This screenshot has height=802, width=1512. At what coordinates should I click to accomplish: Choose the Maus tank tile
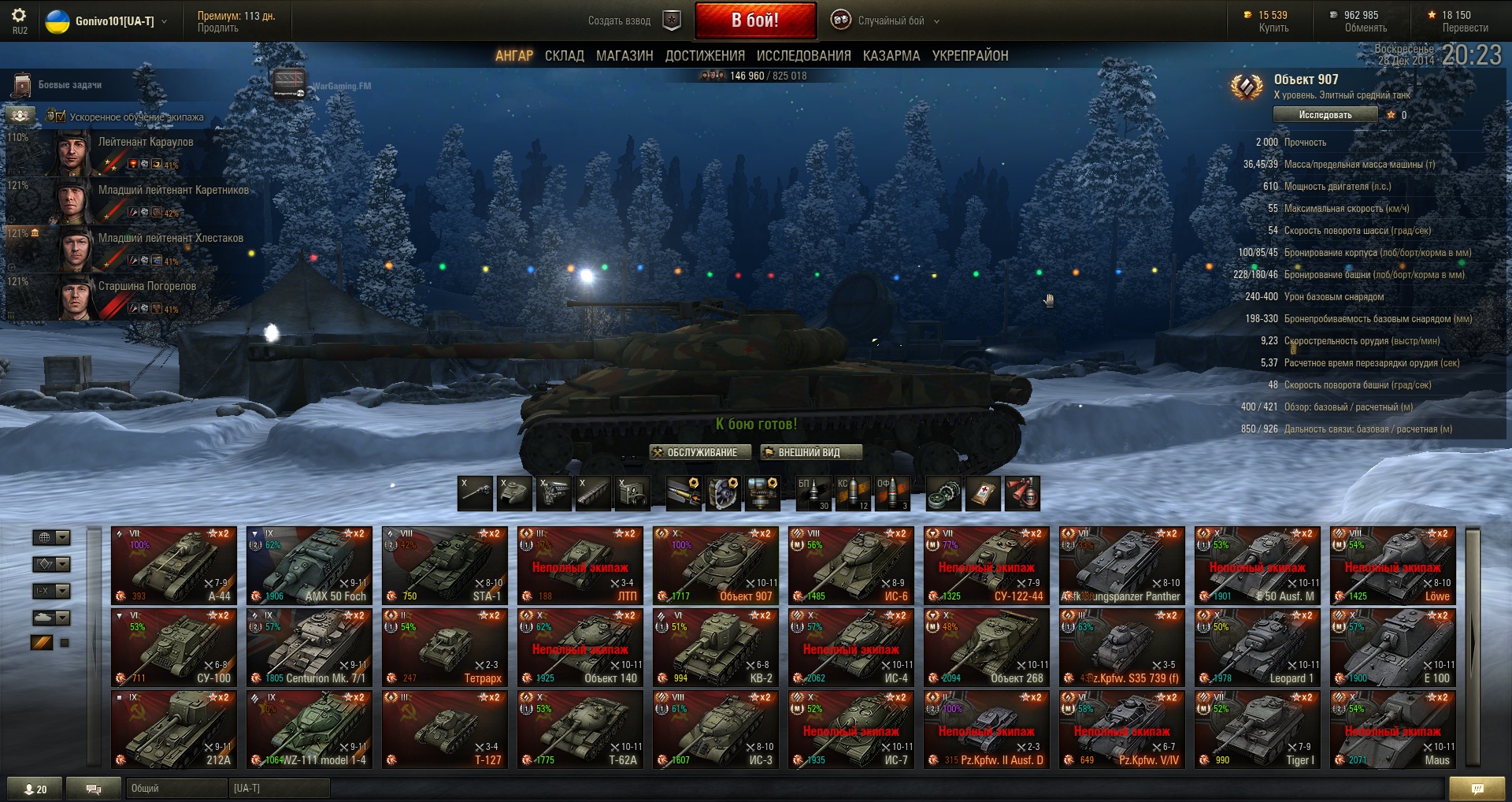[x=1392, y=730]
